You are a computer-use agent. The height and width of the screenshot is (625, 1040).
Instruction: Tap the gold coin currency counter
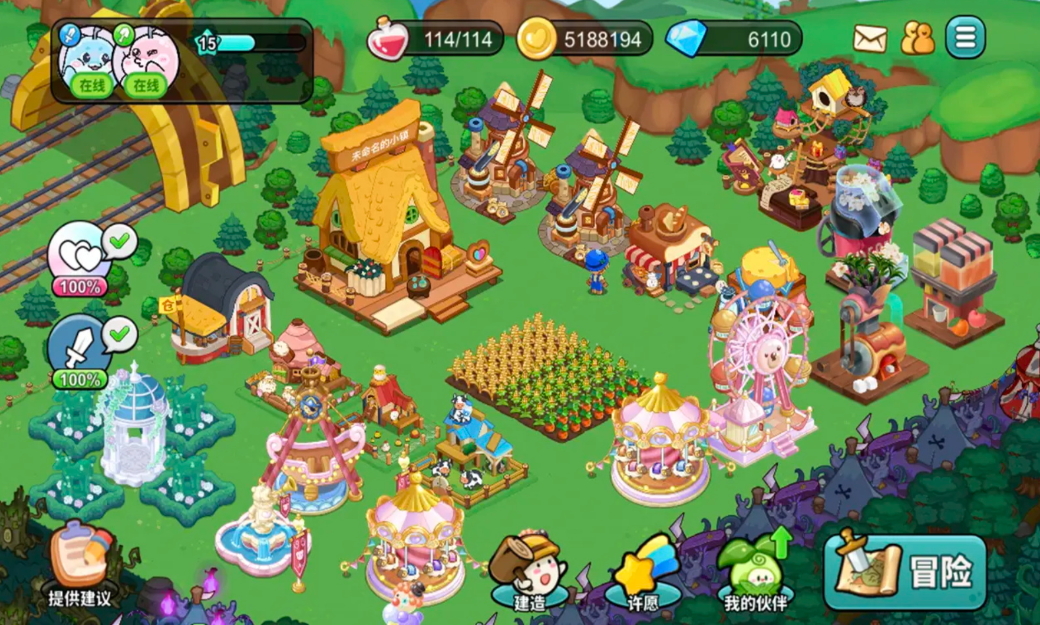click(x=585, y=39)
